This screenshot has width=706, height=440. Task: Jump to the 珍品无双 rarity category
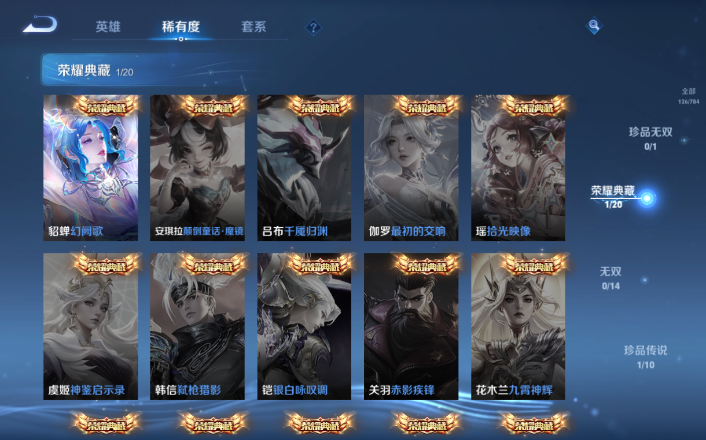(x=650, y=138)
